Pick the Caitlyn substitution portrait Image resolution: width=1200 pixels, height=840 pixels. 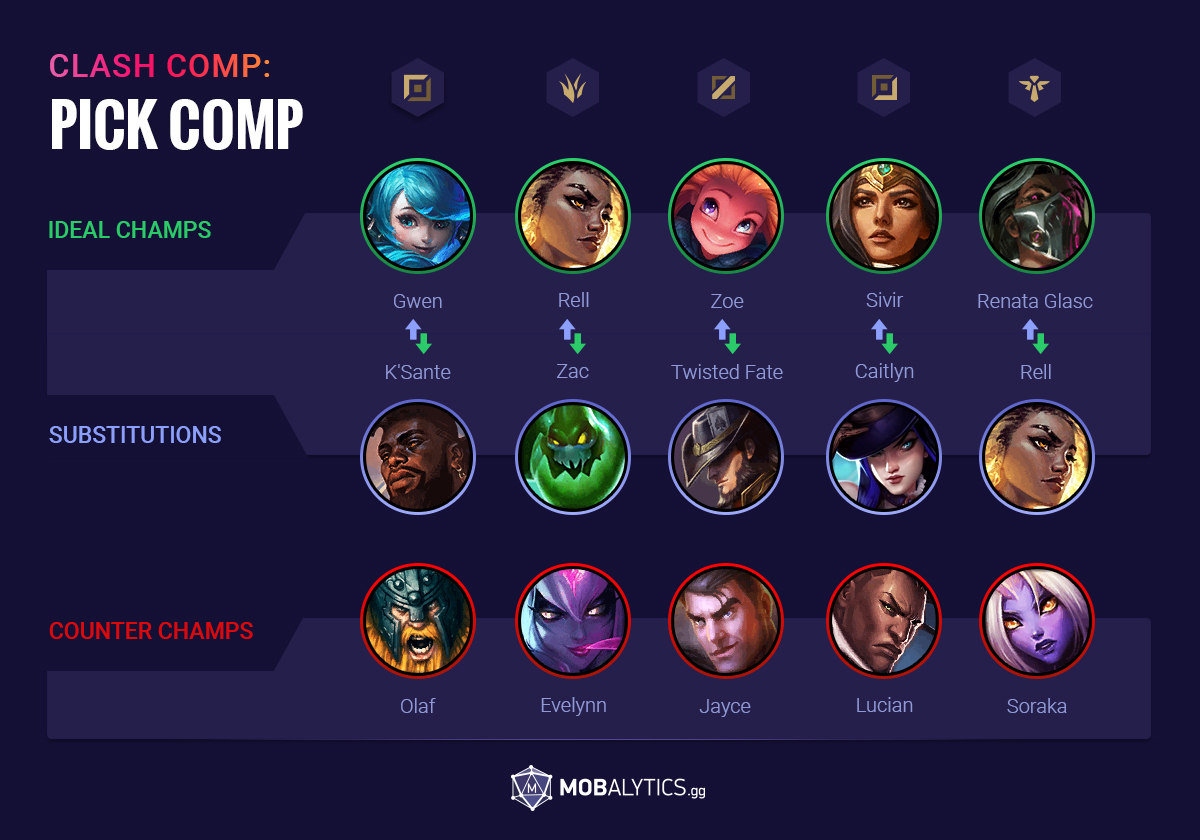click(x=884, y=456)
